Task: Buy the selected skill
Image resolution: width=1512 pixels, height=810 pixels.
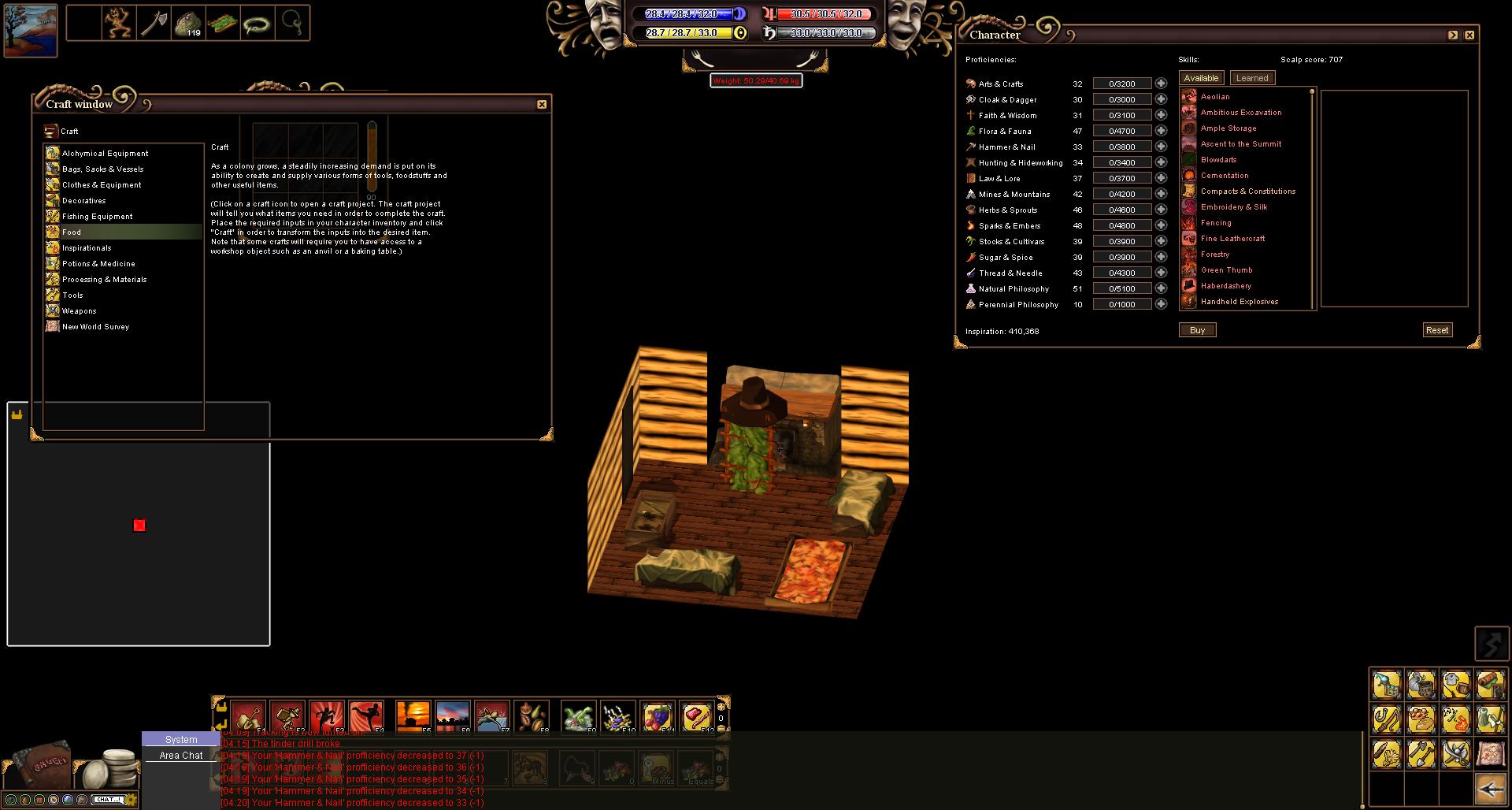Action: 1197,330
